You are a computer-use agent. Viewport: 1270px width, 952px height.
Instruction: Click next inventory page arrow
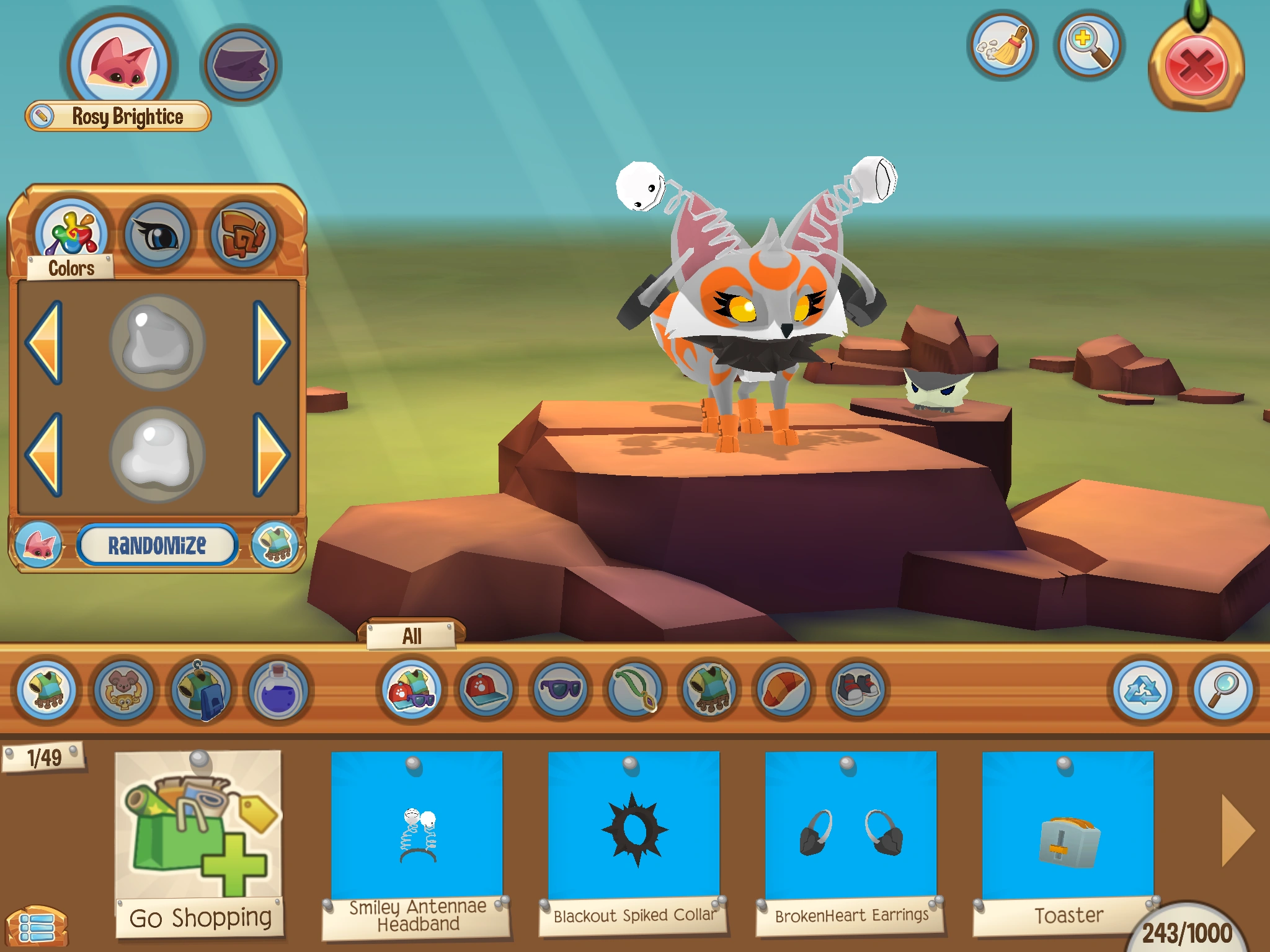tap(1237, 829)
